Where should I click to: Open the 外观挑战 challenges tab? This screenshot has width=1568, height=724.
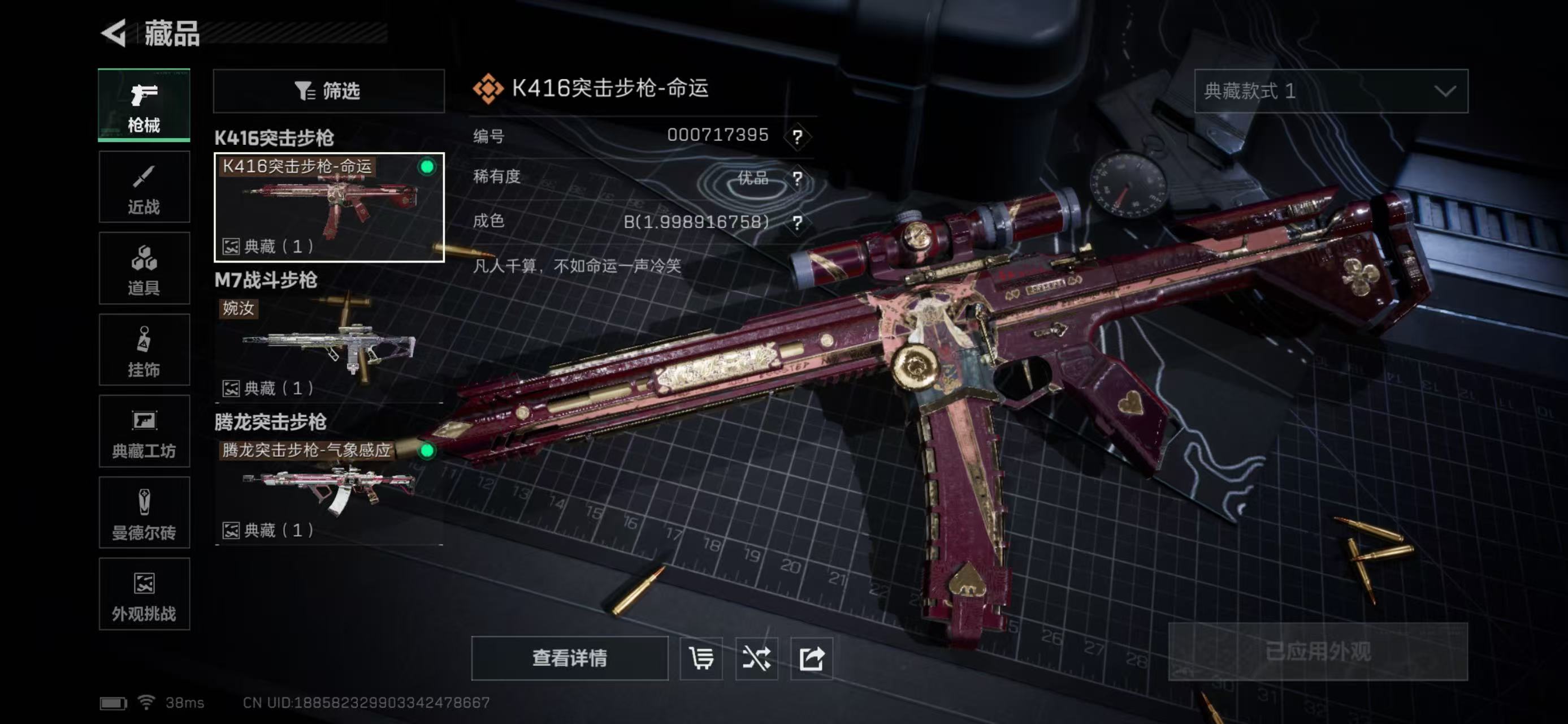(x=144, y=594)
